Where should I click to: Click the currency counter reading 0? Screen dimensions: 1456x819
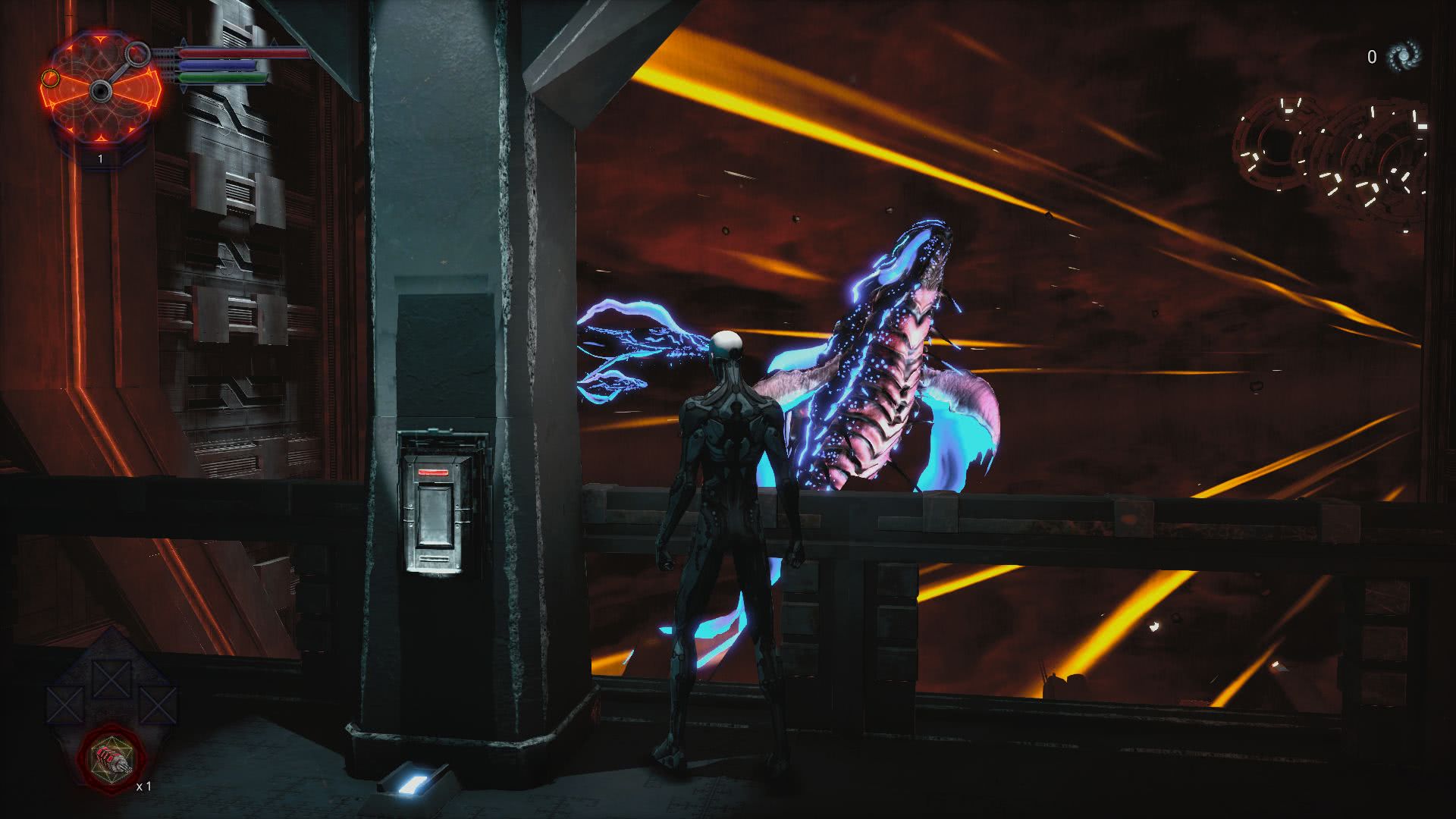click(1370, 55)
